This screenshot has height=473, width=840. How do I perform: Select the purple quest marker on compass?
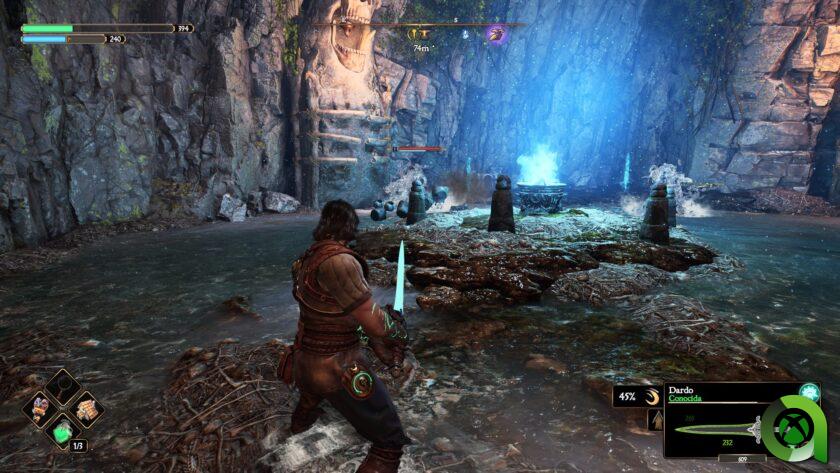(x=494, y=34)
